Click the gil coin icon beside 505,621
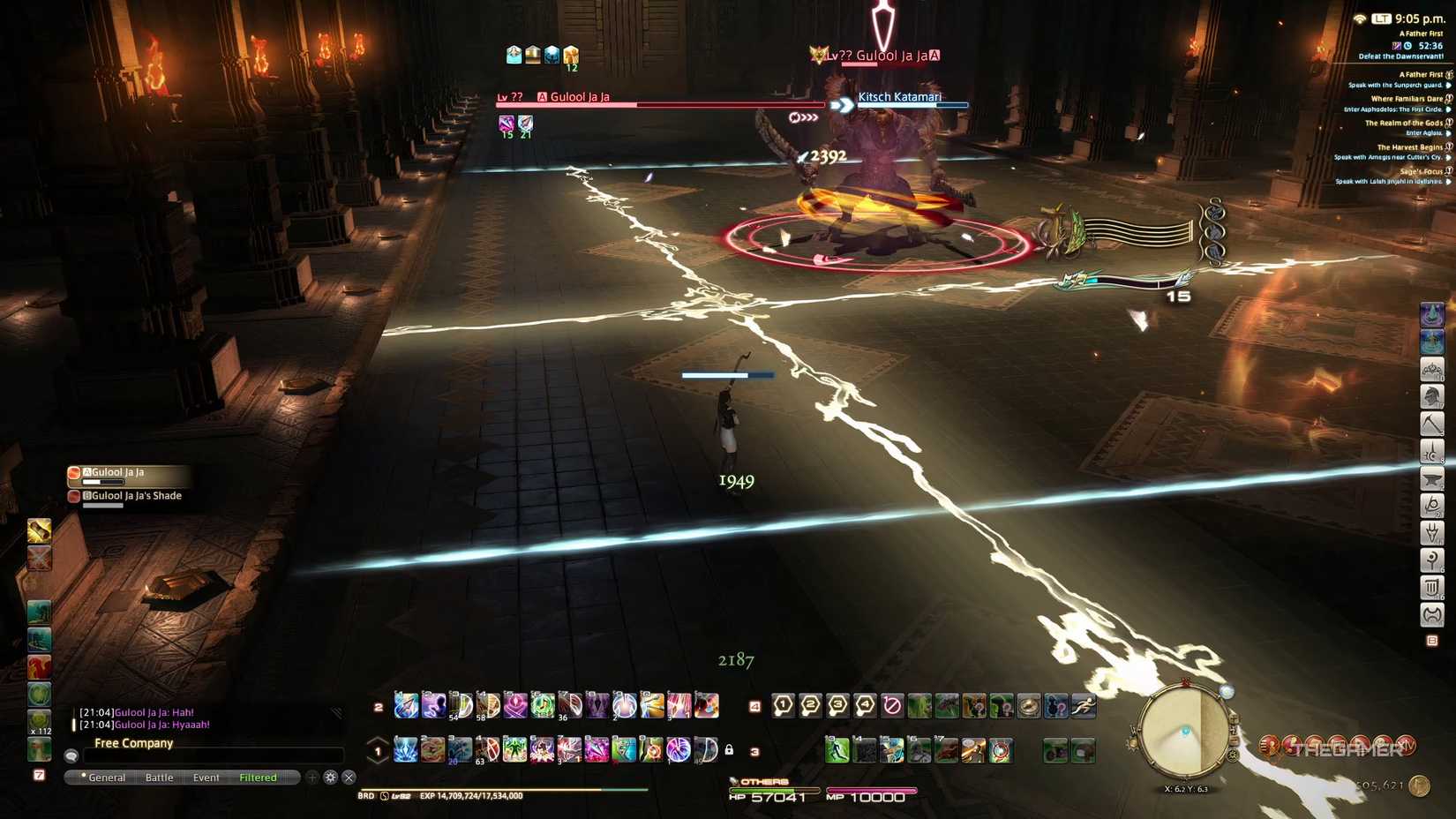This screenshot has width=1456, height=819. coord(1419,785)
